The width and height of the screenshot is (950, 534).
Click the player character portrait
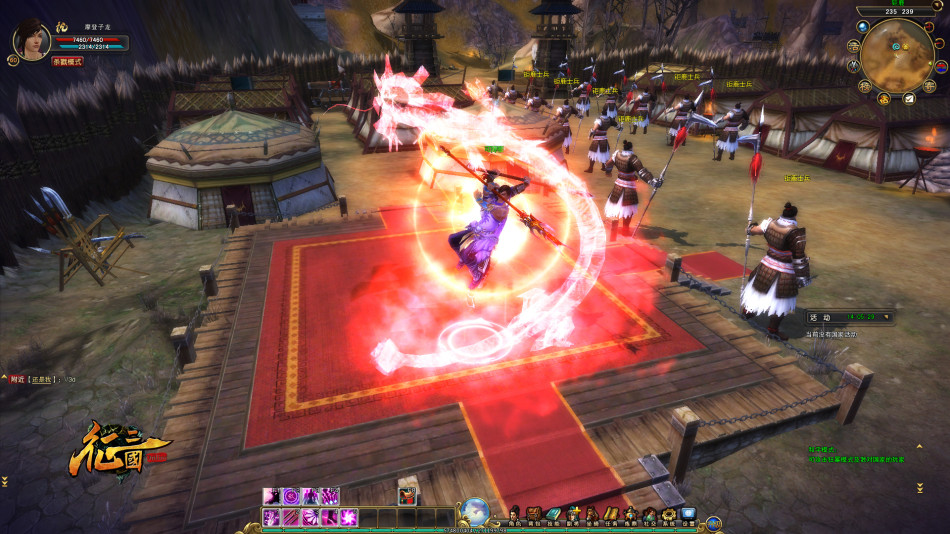pos(31,39)
